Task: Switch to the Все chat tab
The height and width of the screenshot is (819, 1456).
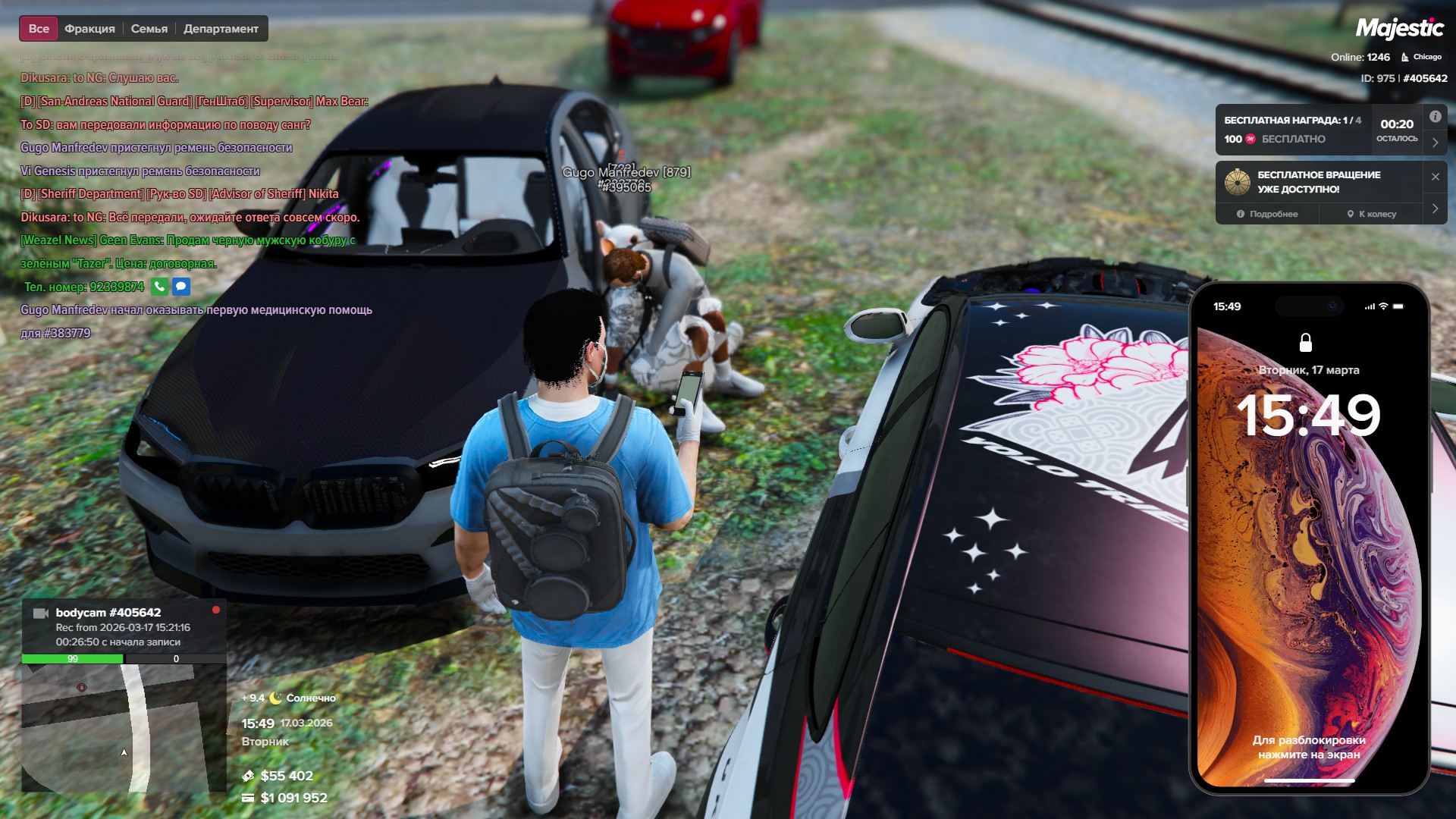Action: (x=39, y=29)
